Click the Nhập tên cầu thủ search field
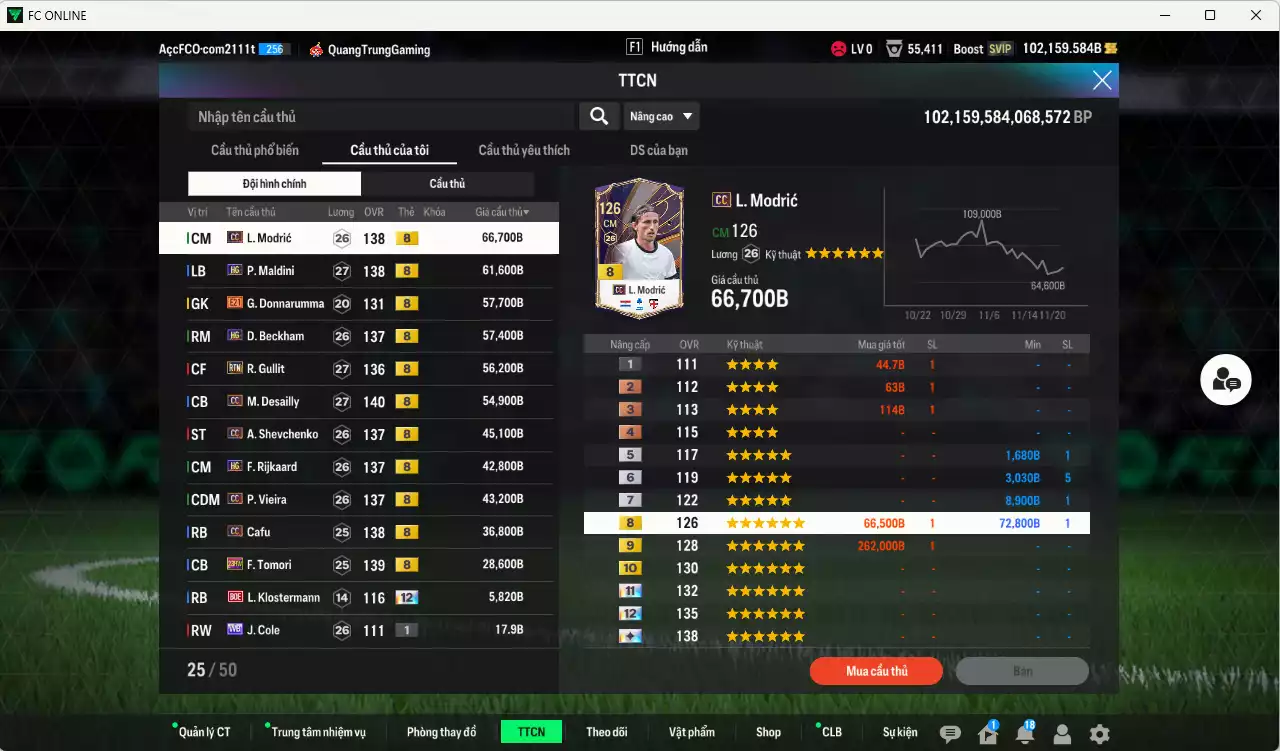 click(x=380, y=116)
